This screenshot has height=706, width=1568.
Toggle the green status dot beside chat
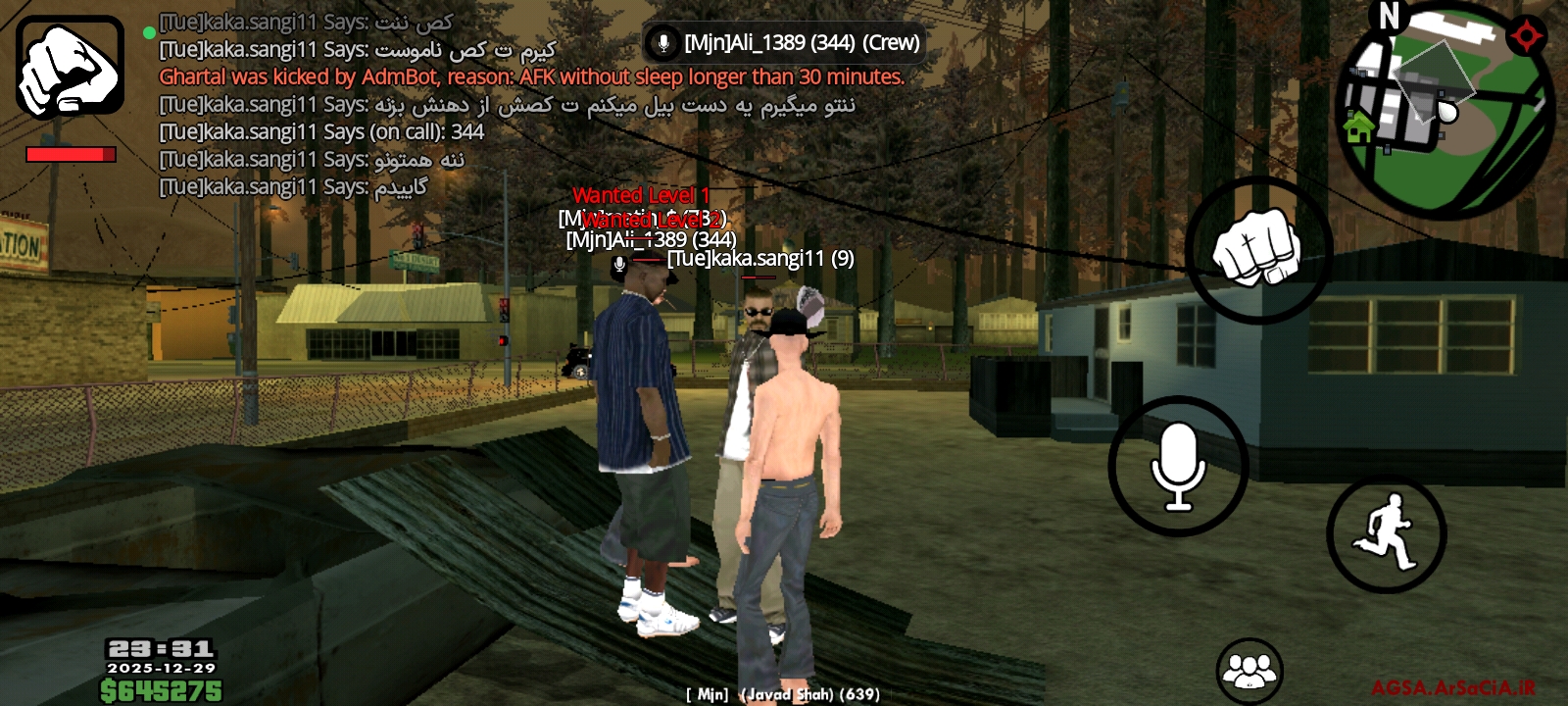click(x=149, y=31)
